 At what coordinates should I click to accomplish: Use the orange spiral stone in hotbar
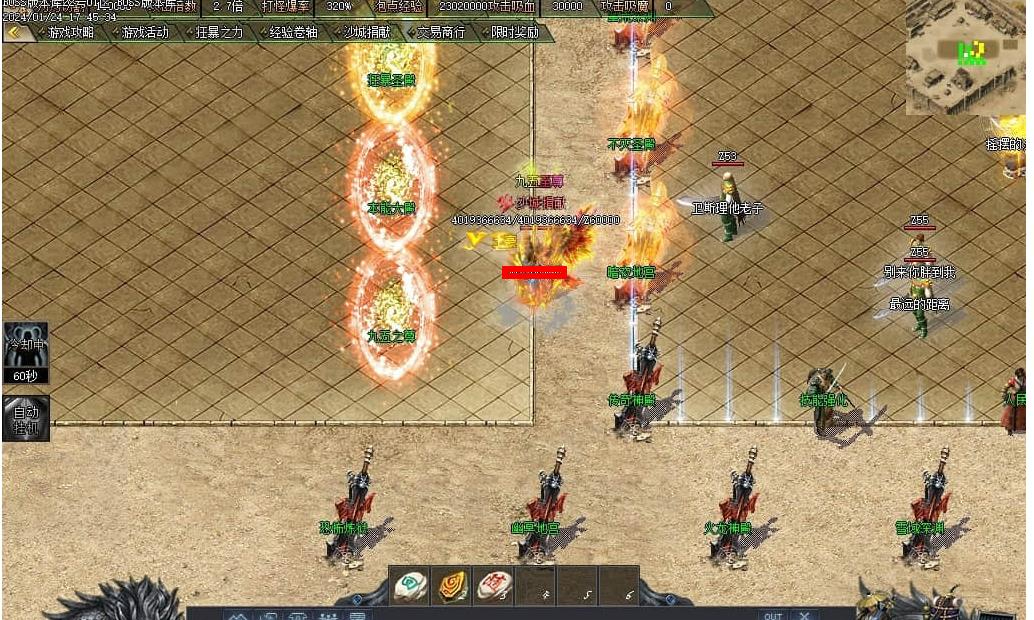tap(452, 585)
